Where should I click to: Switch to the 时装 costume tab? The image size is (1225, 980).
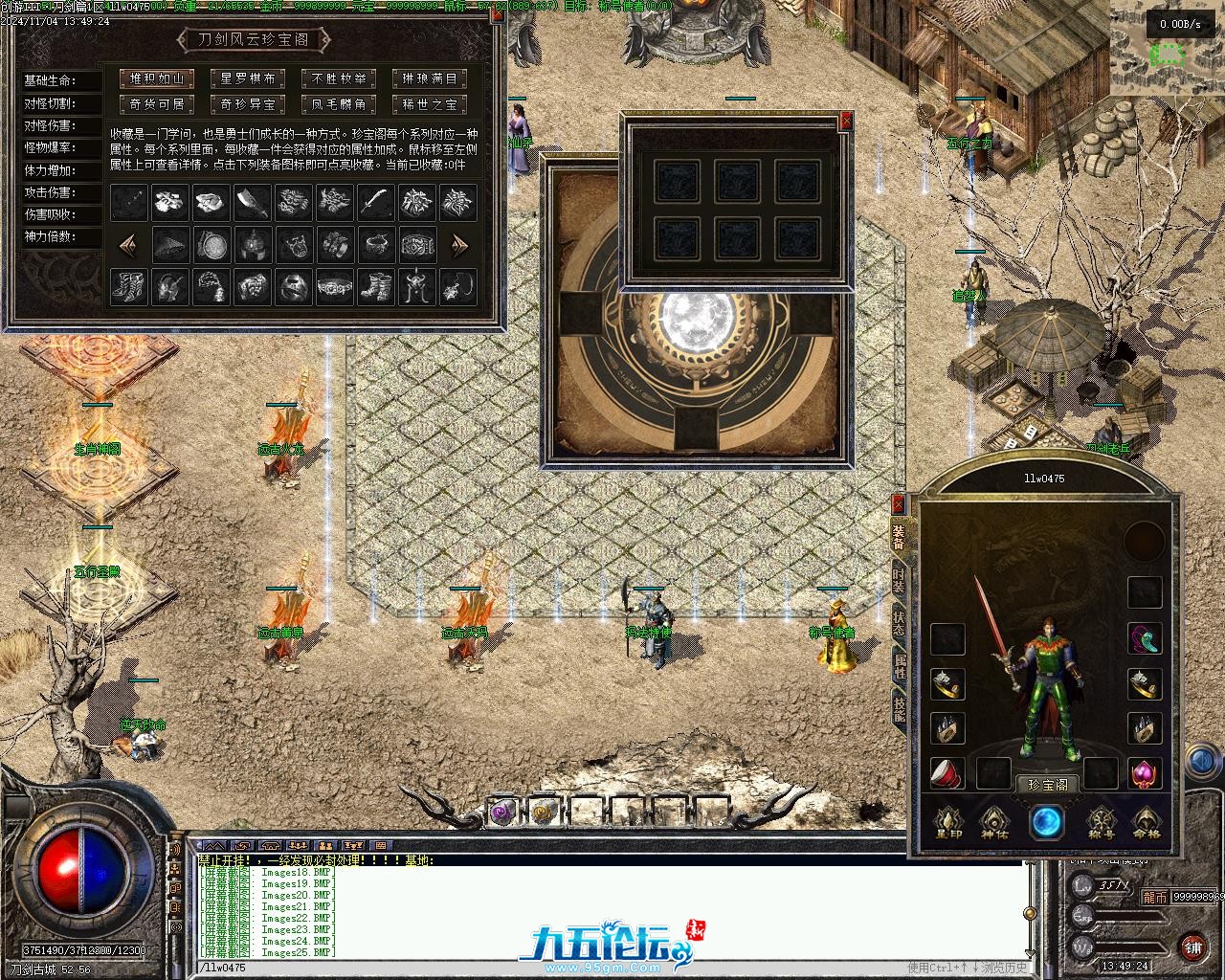pyautogui.click(x=900, y=578)
